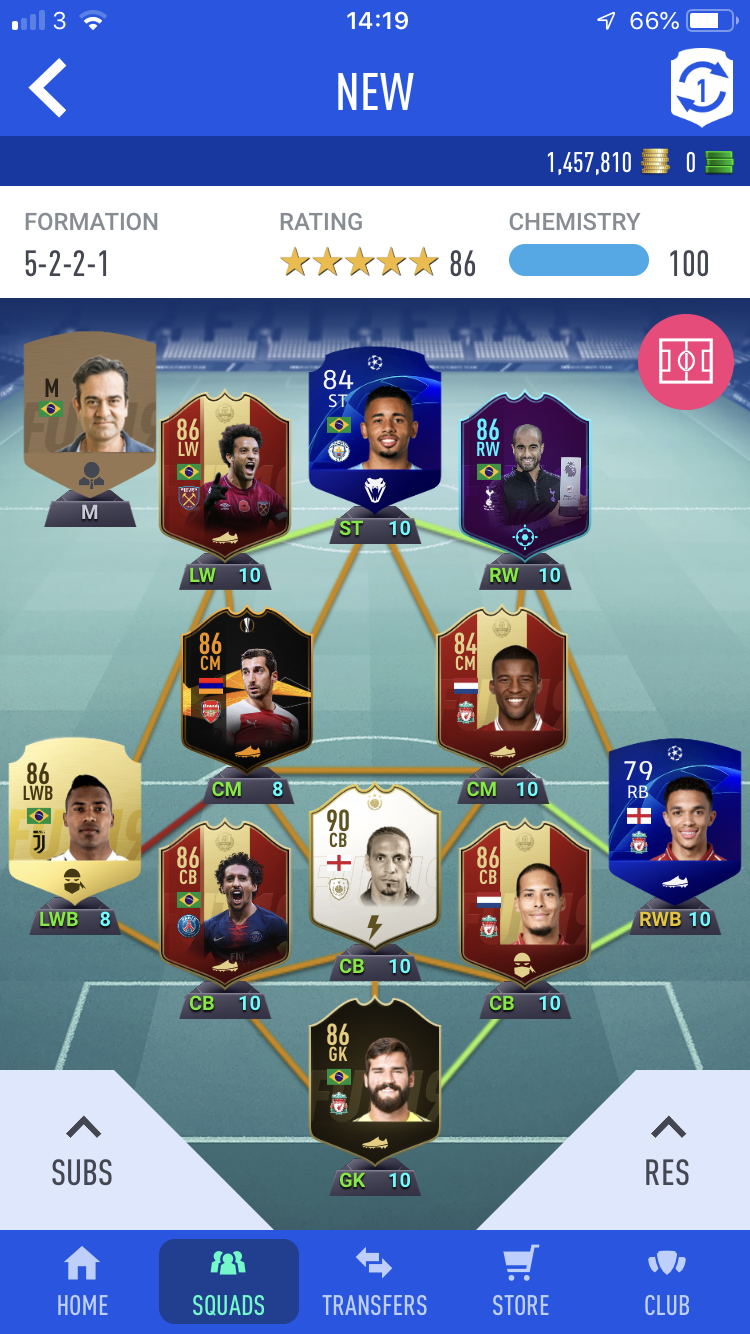Expand the SUBS bench panel
Viewport: 750px width, 1334px height.
(x=82, y=1152)
